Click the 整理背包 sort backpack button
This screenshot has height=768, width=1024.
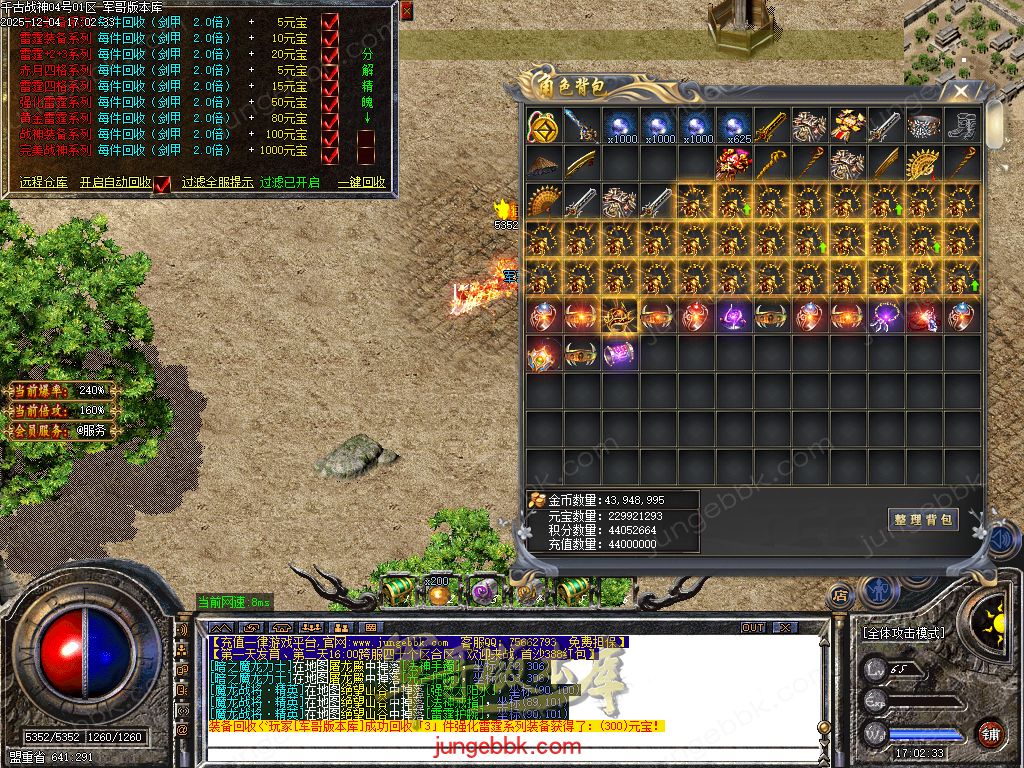pos(923,519)
